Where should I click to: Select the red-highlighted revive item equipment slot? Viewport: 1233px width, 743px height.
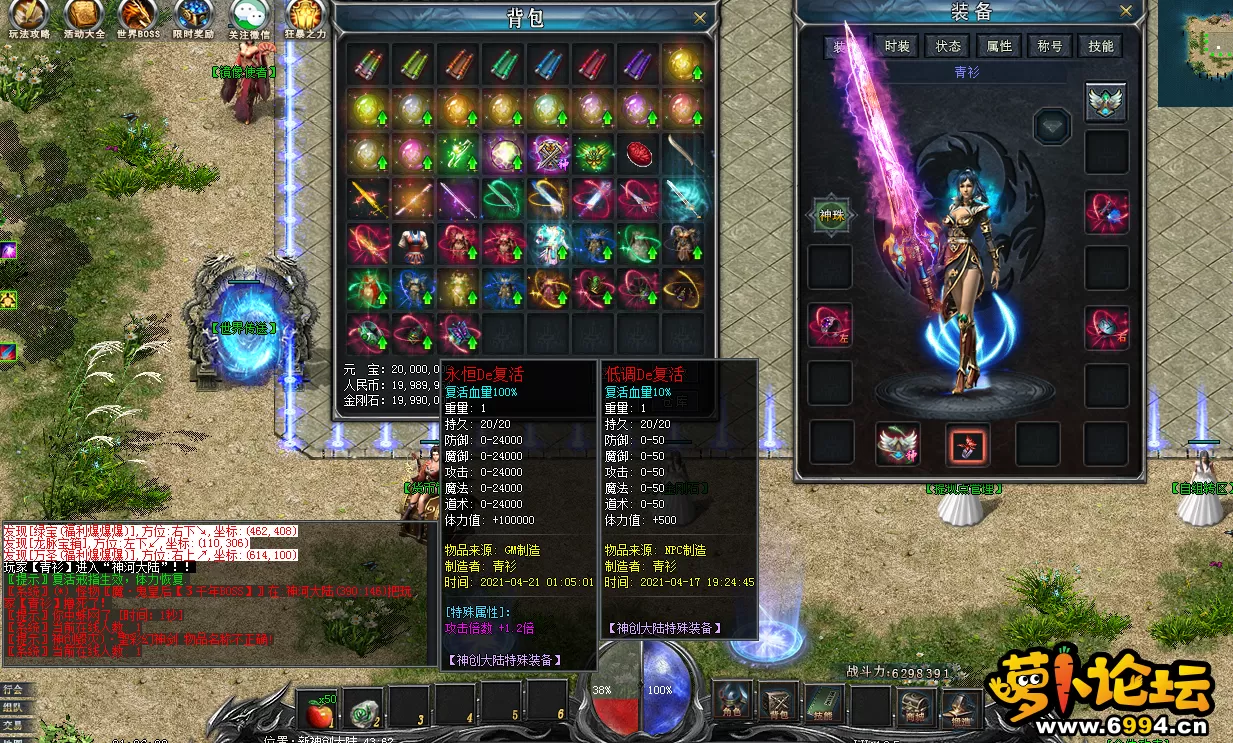[x=968, y=444]
